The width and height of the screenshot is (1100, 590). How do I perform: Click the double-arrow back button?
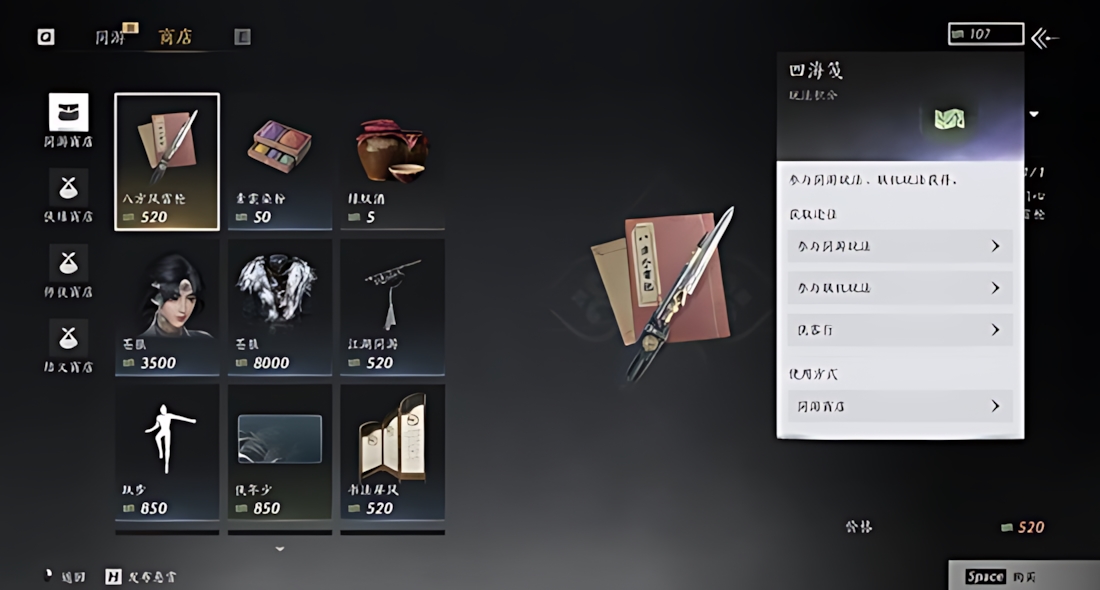pyautogui.click(x=1045, y=38)
